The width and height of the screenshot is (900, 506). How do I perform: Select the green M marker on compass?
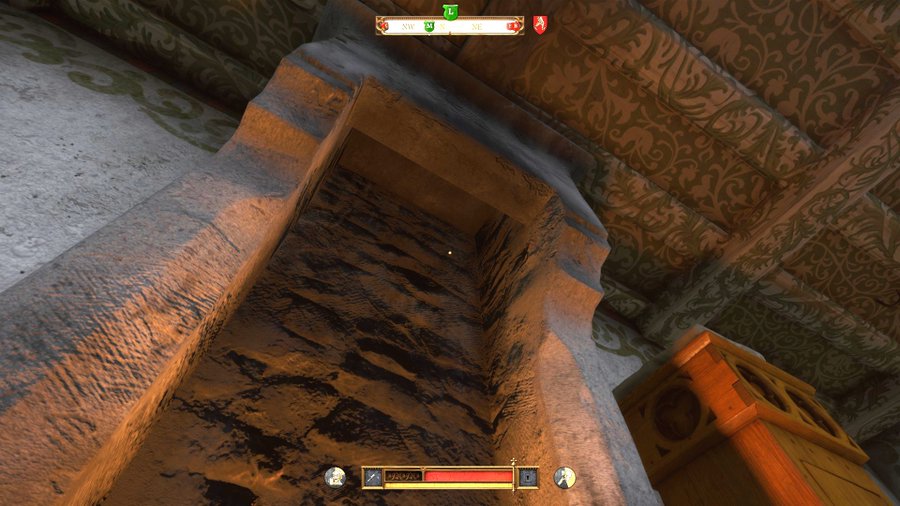[429, 27]
